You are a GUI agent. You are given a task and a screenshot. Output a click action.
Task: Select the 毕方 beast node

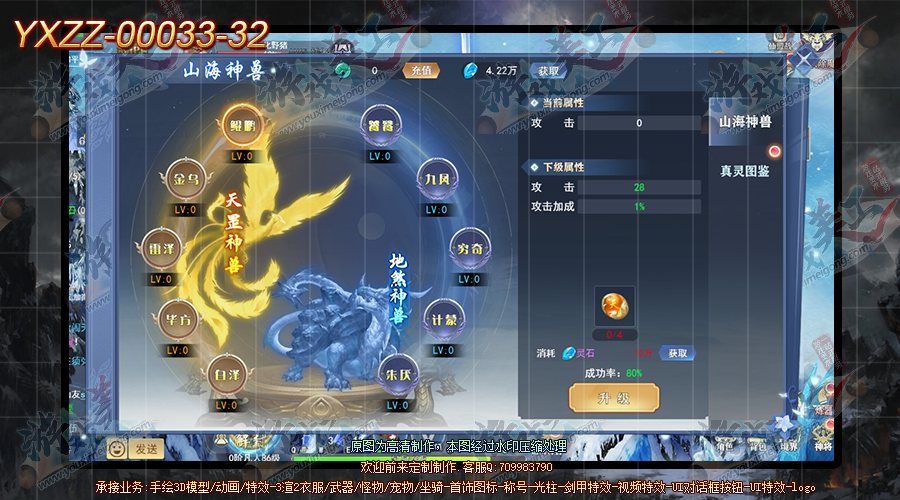coord(177,320)
